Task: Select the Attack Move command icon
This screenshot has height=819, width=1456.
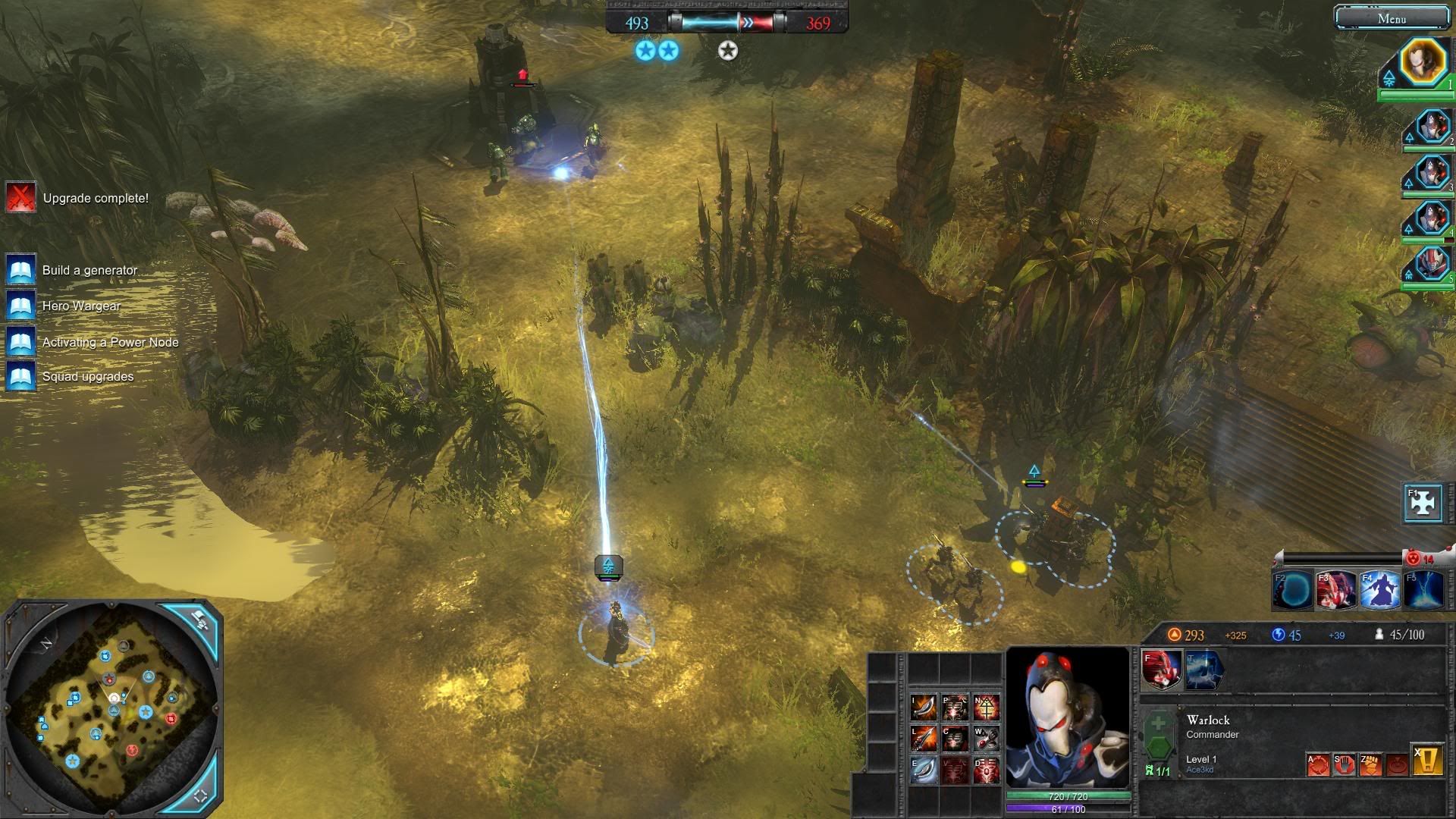Action: click(x=1318, y=764)
